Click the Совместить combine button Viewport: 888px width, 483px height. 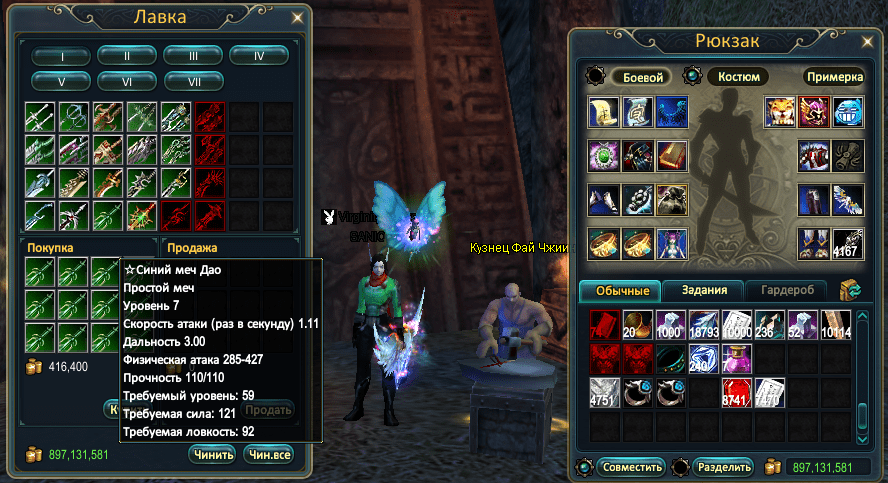631,467
